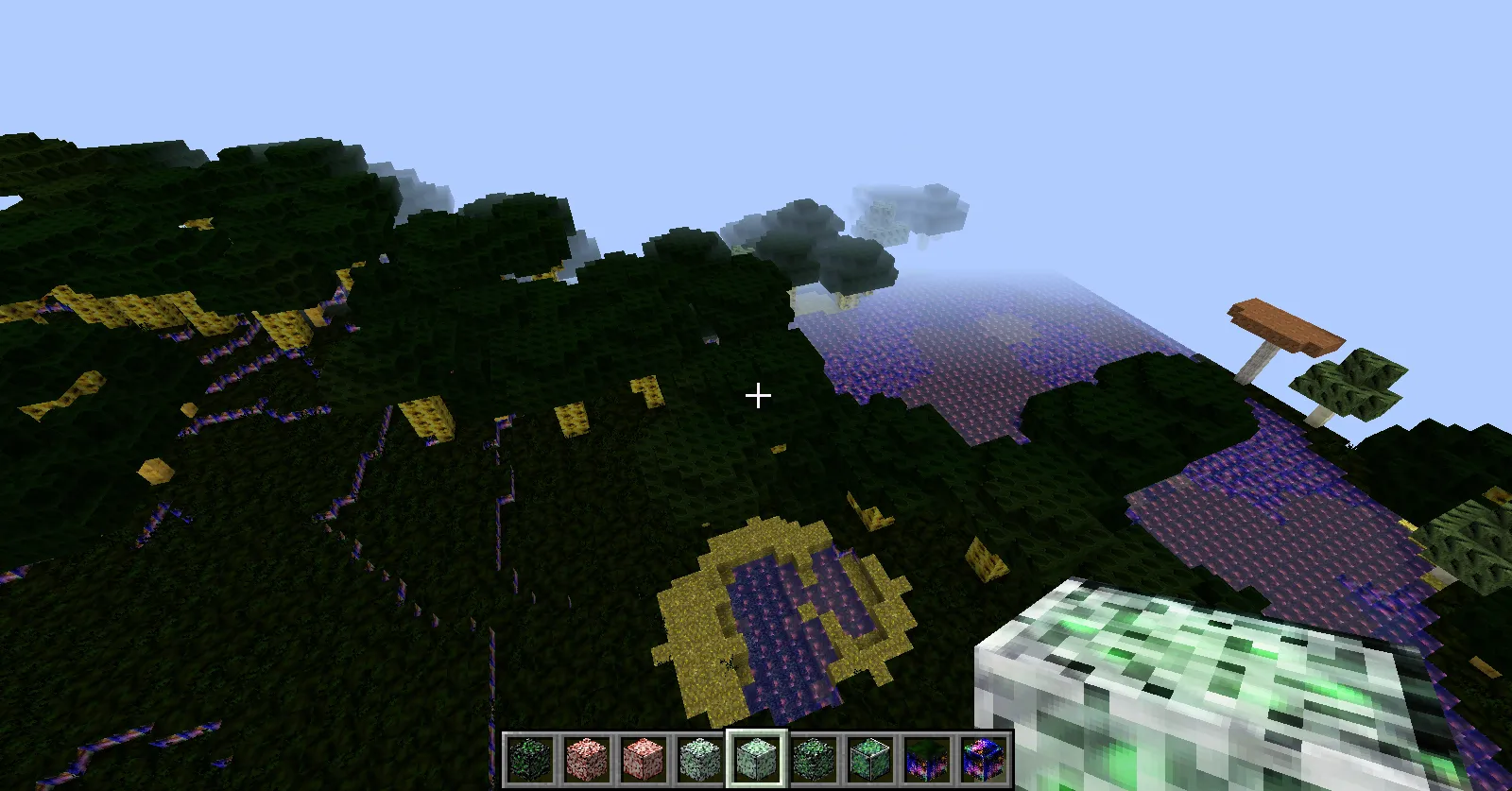Click the crosshair at screen center

pos(757,394)
